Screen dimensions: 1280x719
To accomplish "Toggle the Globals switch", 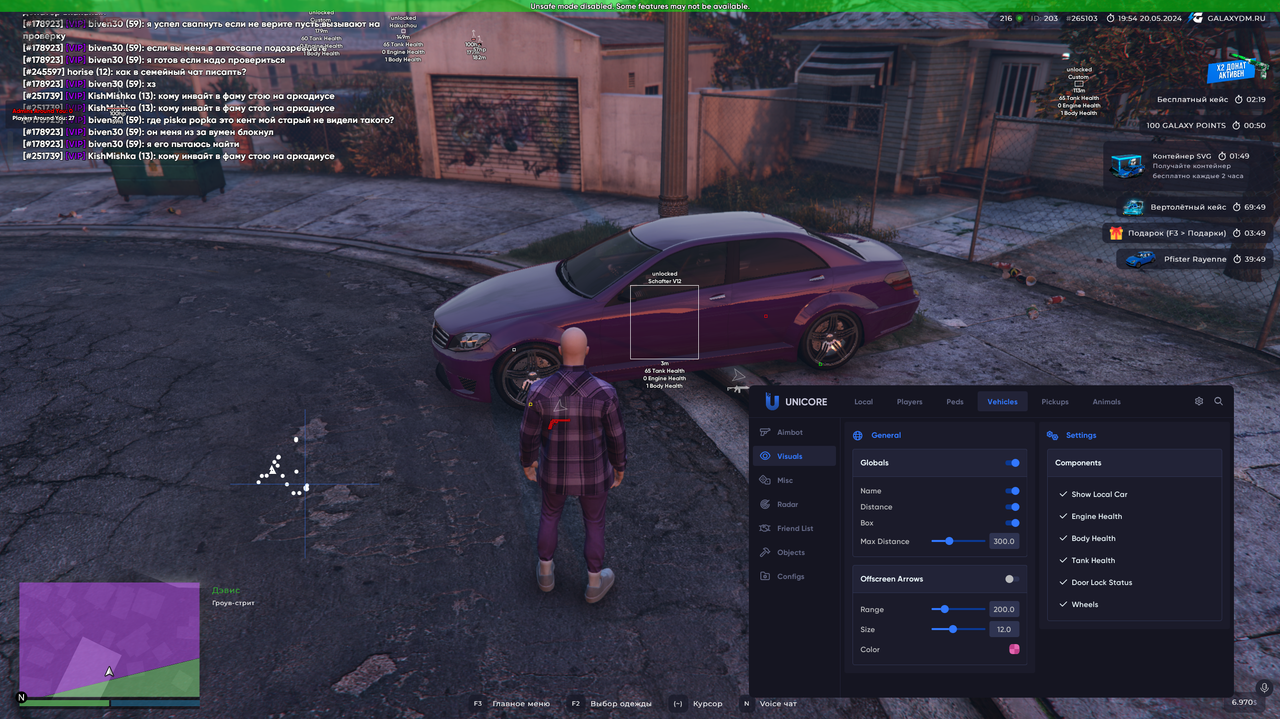I will coord(1012,463).
